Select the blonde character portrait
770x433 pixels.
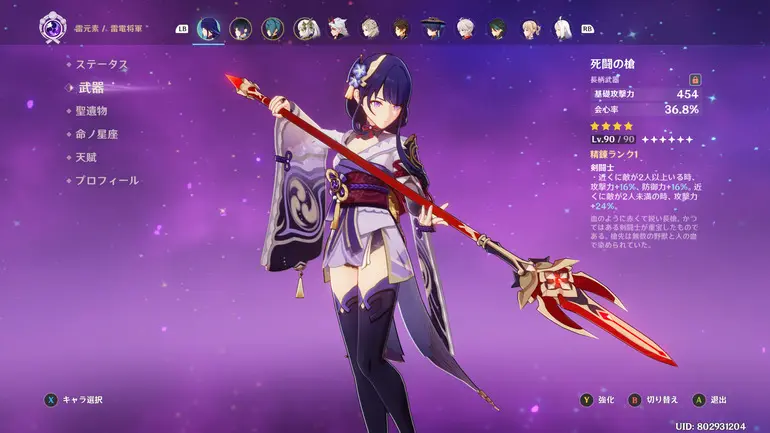pyautogui.click(x=530, y=28)
